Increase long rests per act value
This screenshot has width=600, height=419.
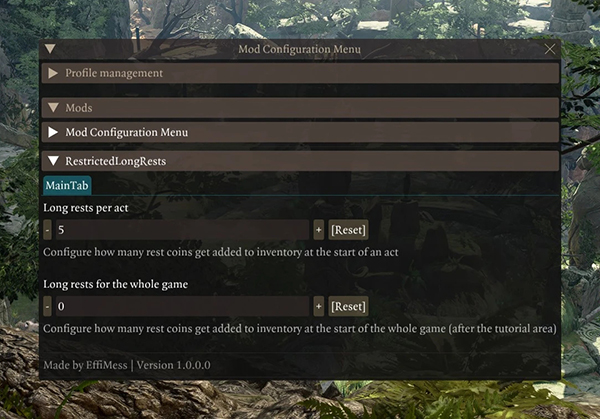pos(318,229)
